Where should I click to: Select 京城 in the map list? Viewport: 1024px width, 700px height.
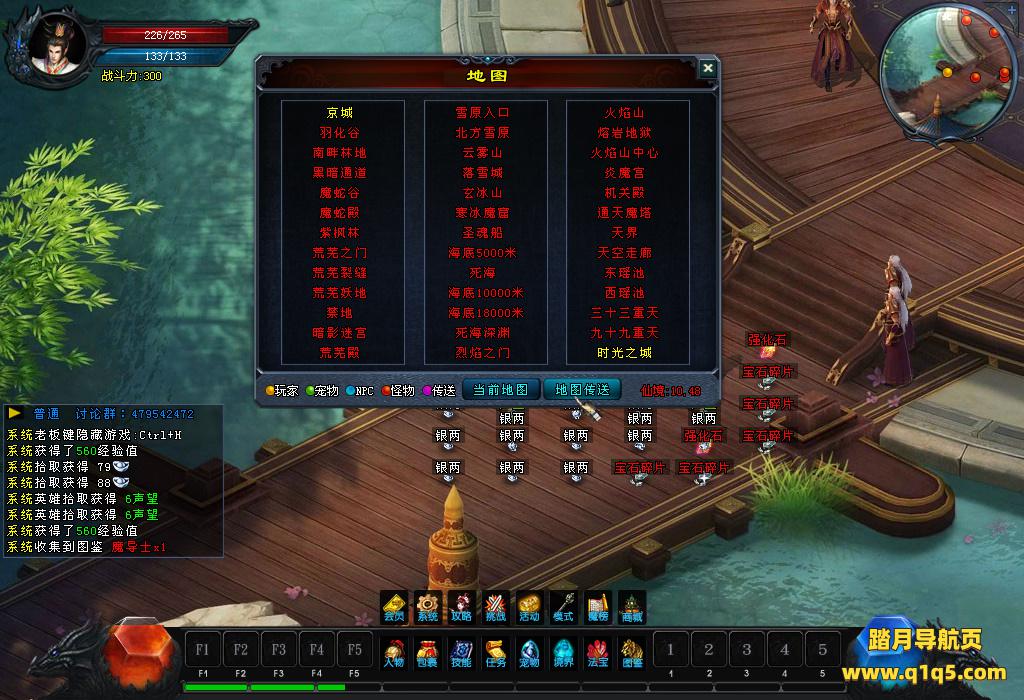click(x=339, y=113)
